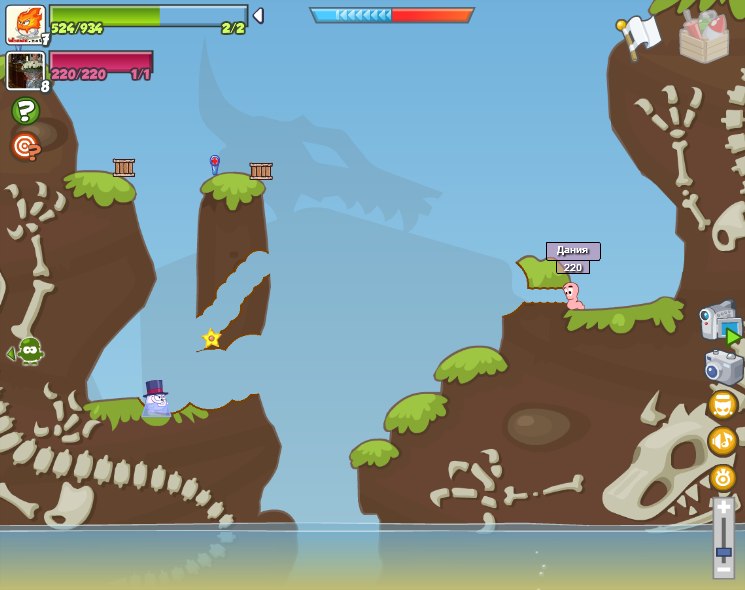Zoom out with the slider's minus end
This screenshot has height=590, width=745.
(723, 570)
